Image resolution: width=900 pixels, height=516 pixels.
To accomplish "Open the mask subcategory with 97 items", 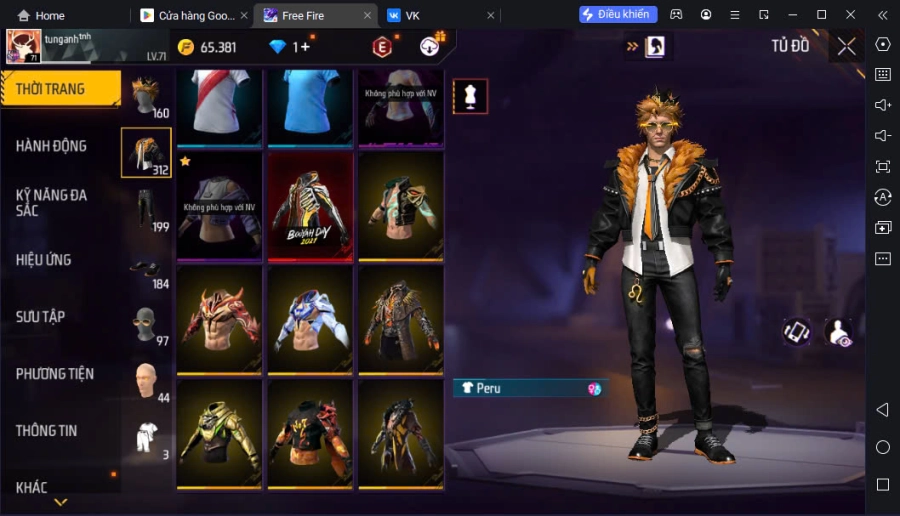I will tap(146, 325).
